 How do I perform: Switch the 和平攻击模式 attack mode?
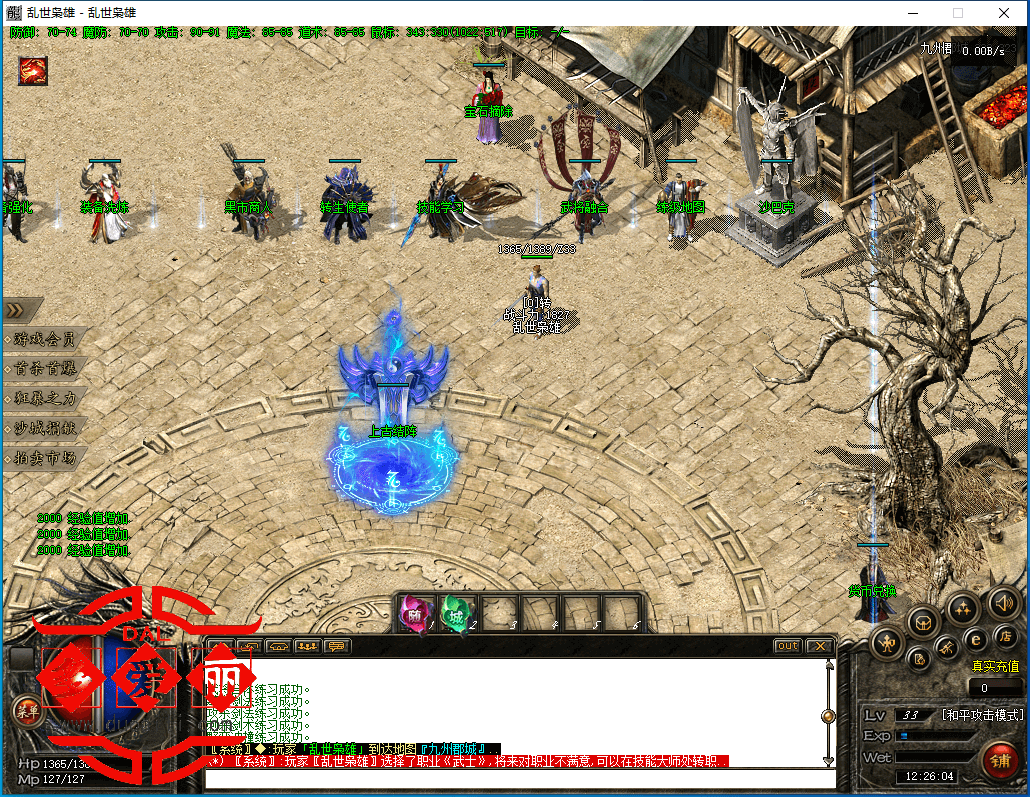pos(983,715)
